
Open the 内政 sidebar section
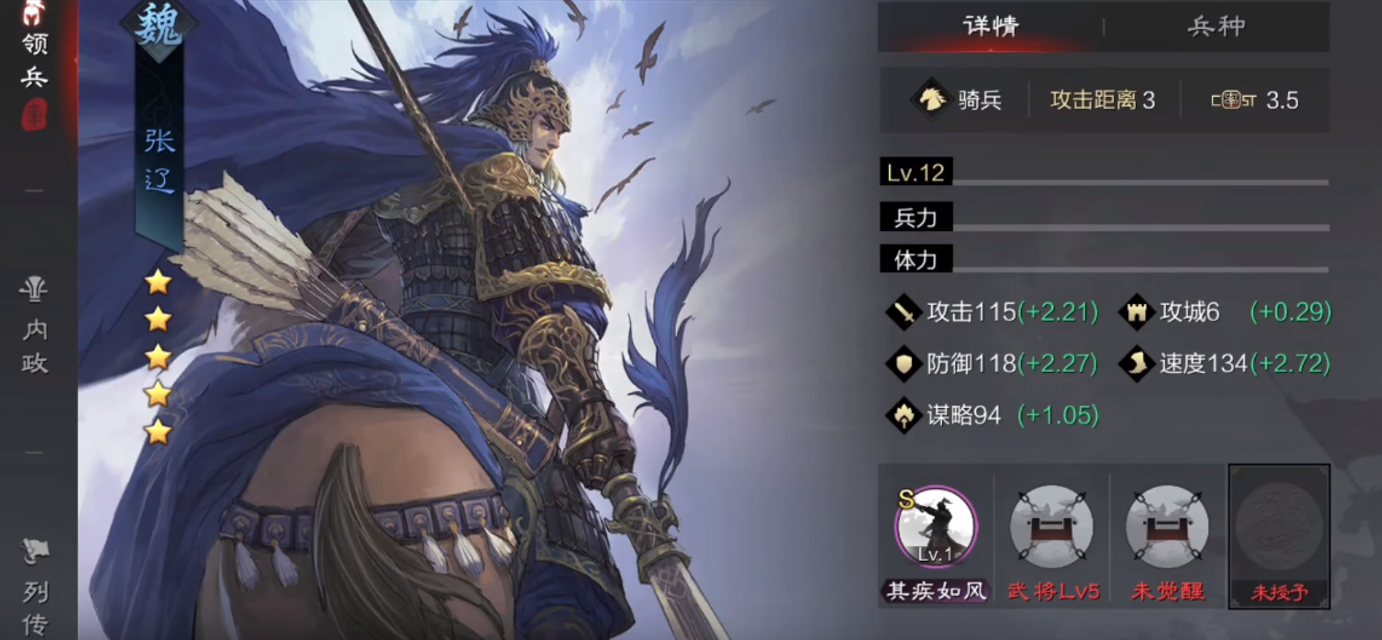pyautogui.click(x=35, y=328)
